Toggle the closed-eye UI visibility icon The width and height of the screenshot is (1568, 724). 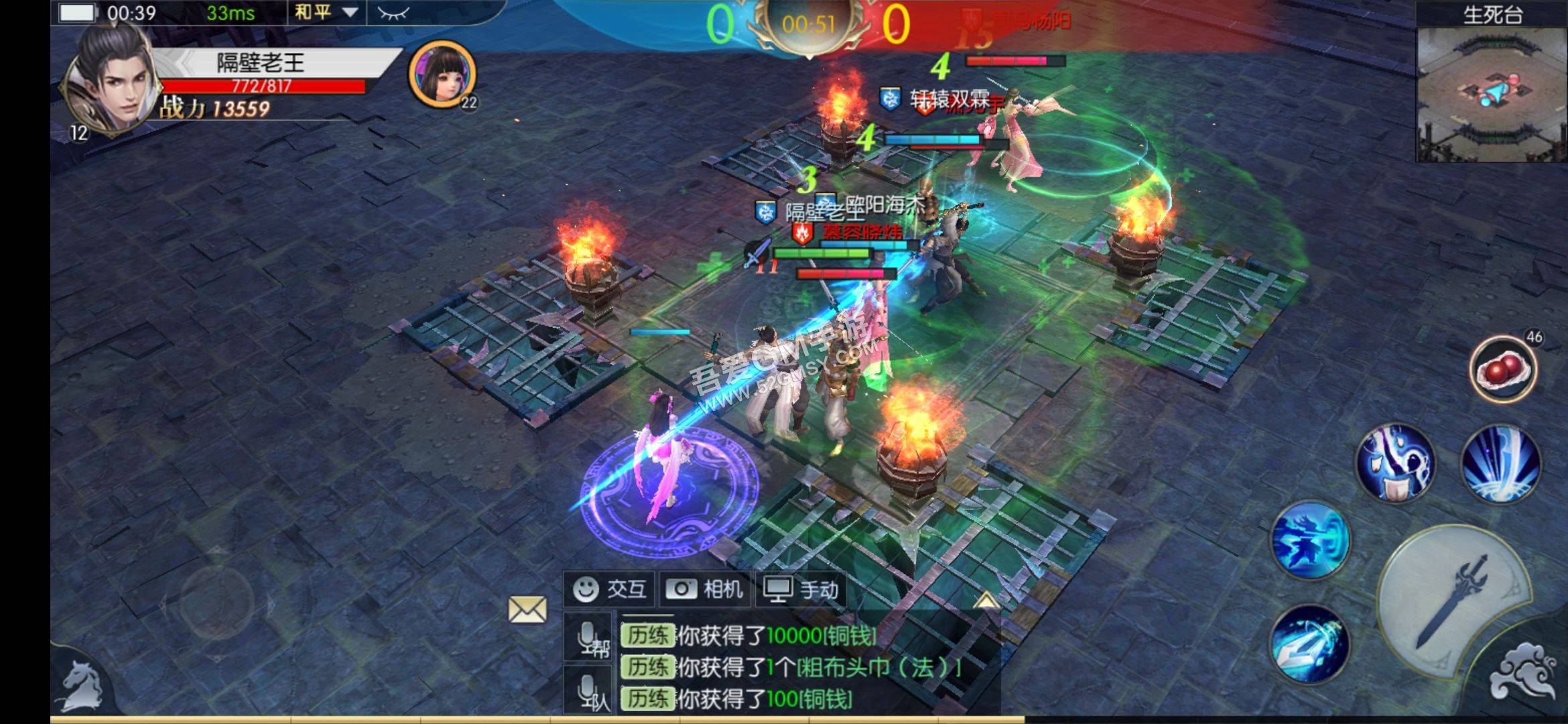[392, 12]
